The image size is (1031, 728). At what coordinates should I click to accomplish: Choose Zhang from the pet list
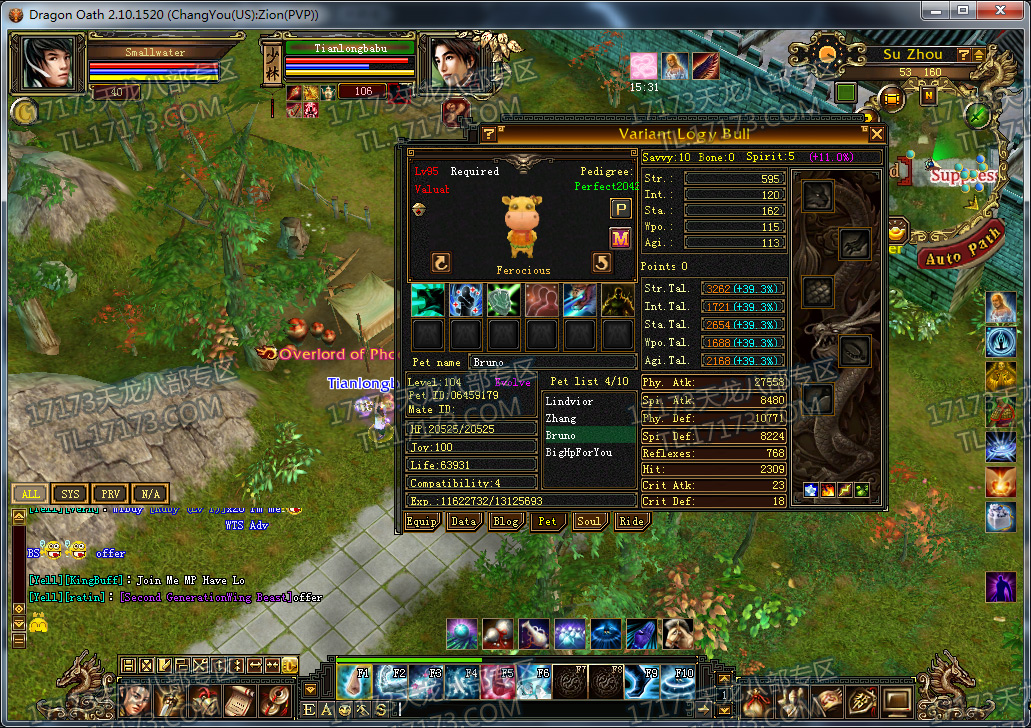click(562, 419)
